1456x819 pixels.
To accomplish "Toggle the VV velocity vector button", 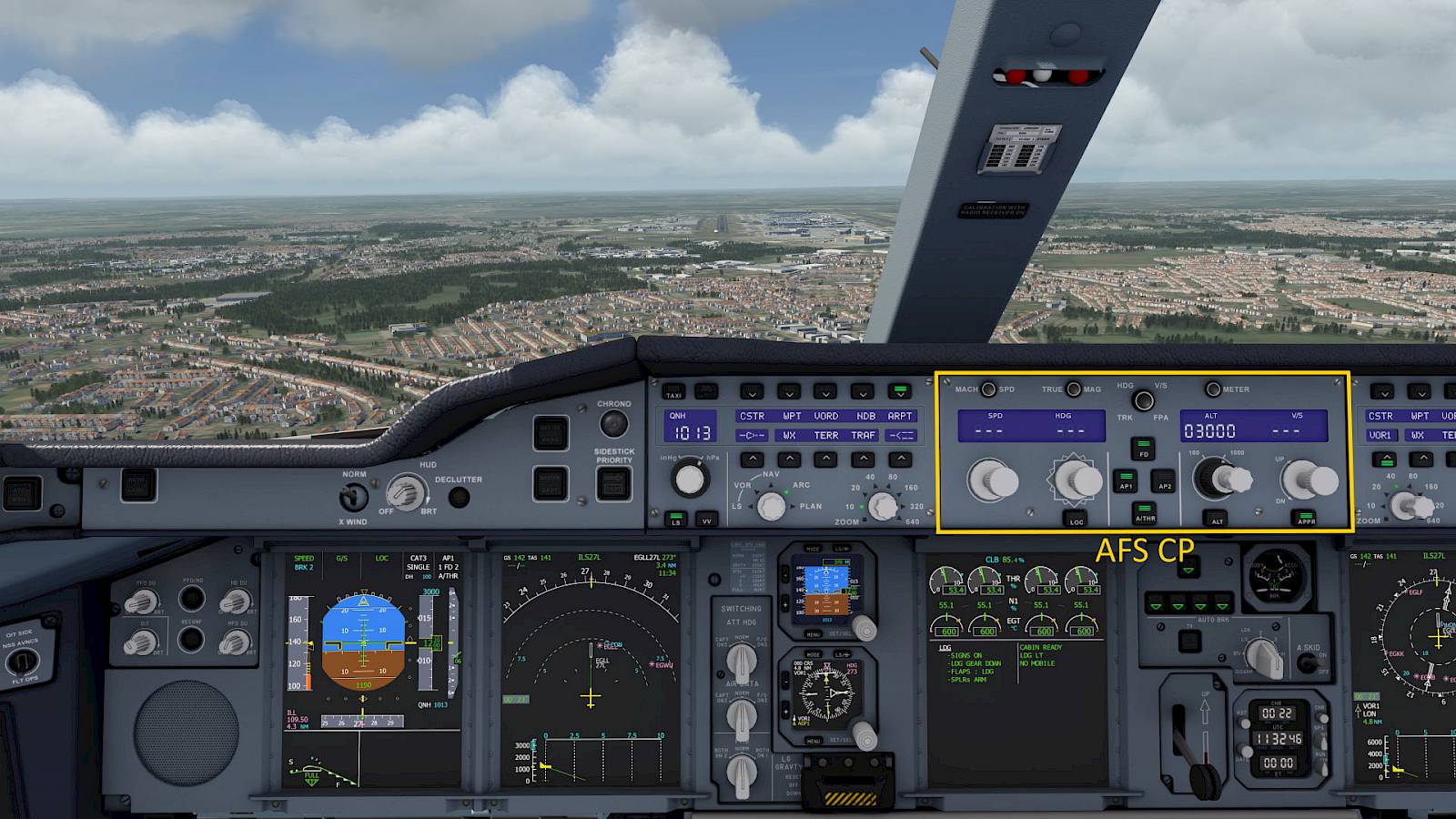I will (706, 520).
